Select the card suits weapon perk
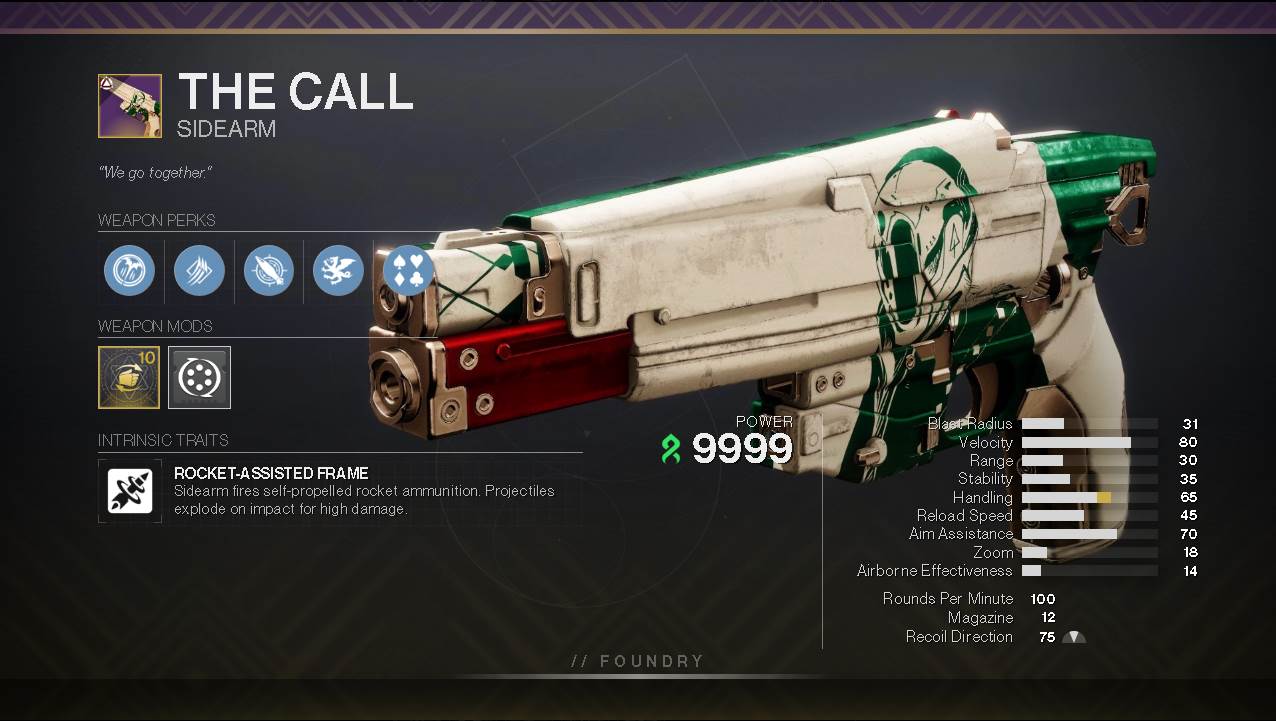 (408, 270)
